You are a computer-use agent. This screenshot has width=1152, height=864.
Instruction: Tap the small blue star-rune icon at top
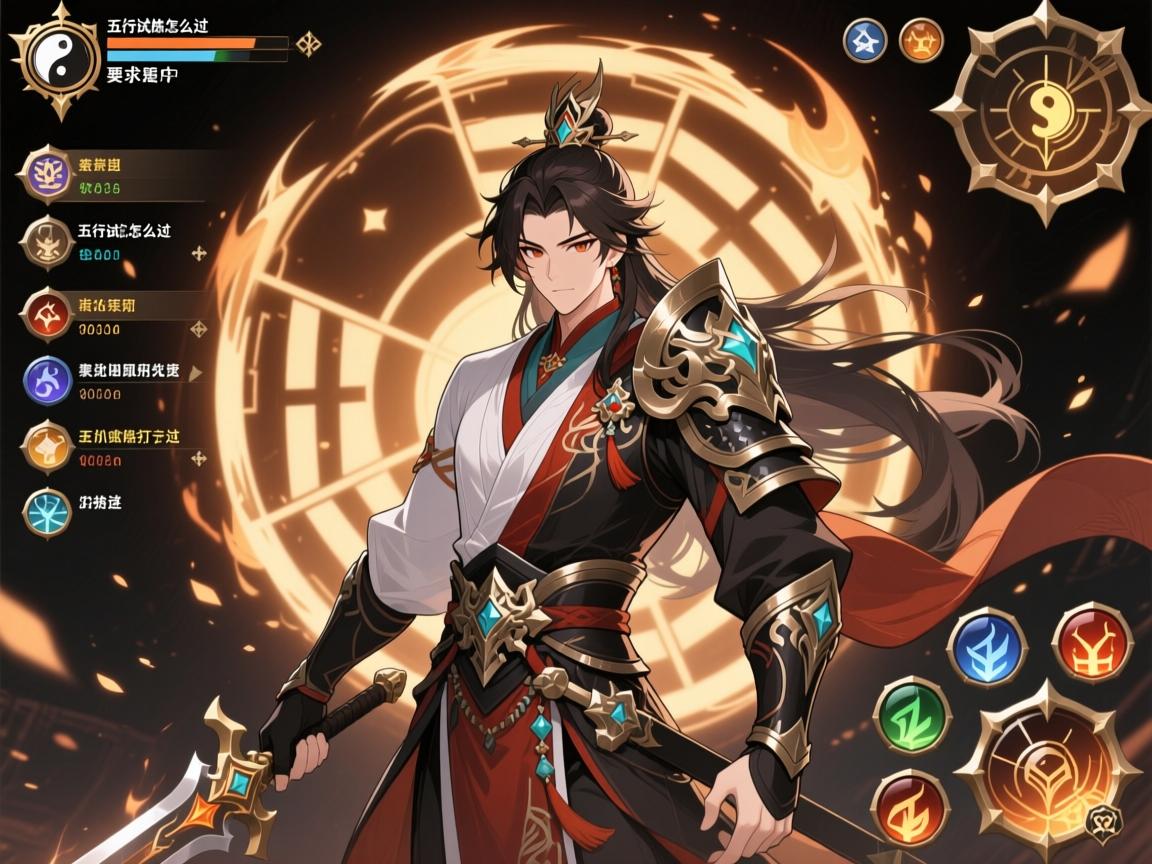pos(865,40)
